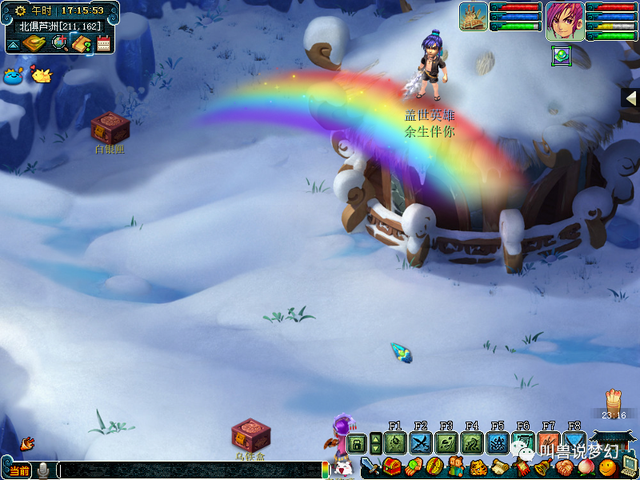Select the green orb buff icon
The image size is (640, 480).
pos(559,54)
